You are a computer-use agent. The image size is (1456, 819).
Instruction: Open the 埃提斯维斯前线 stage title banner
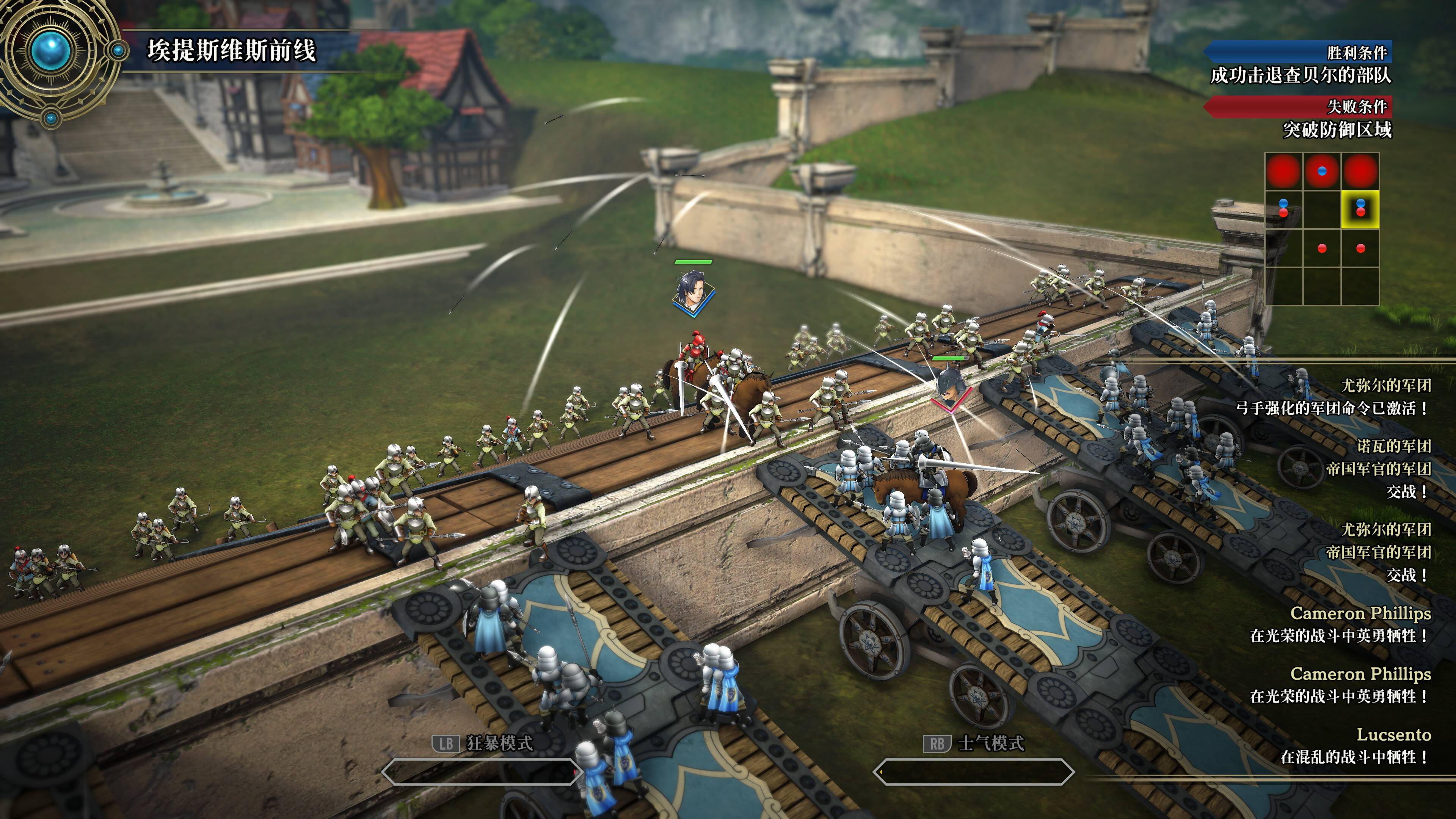232,51
